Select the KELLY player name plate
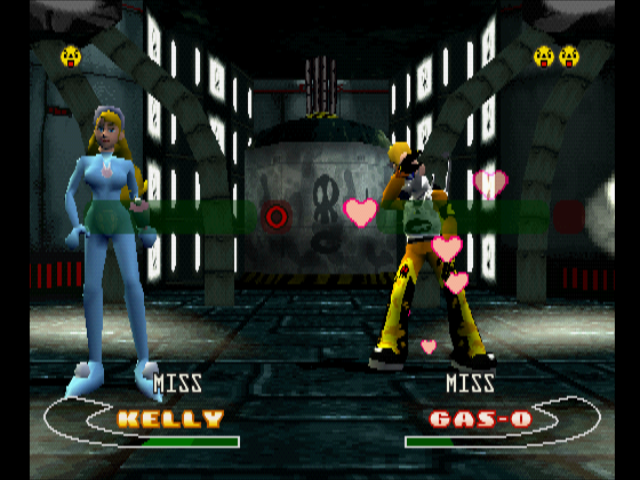The width and height of the screenshot is (640, 480). [170, 419]
